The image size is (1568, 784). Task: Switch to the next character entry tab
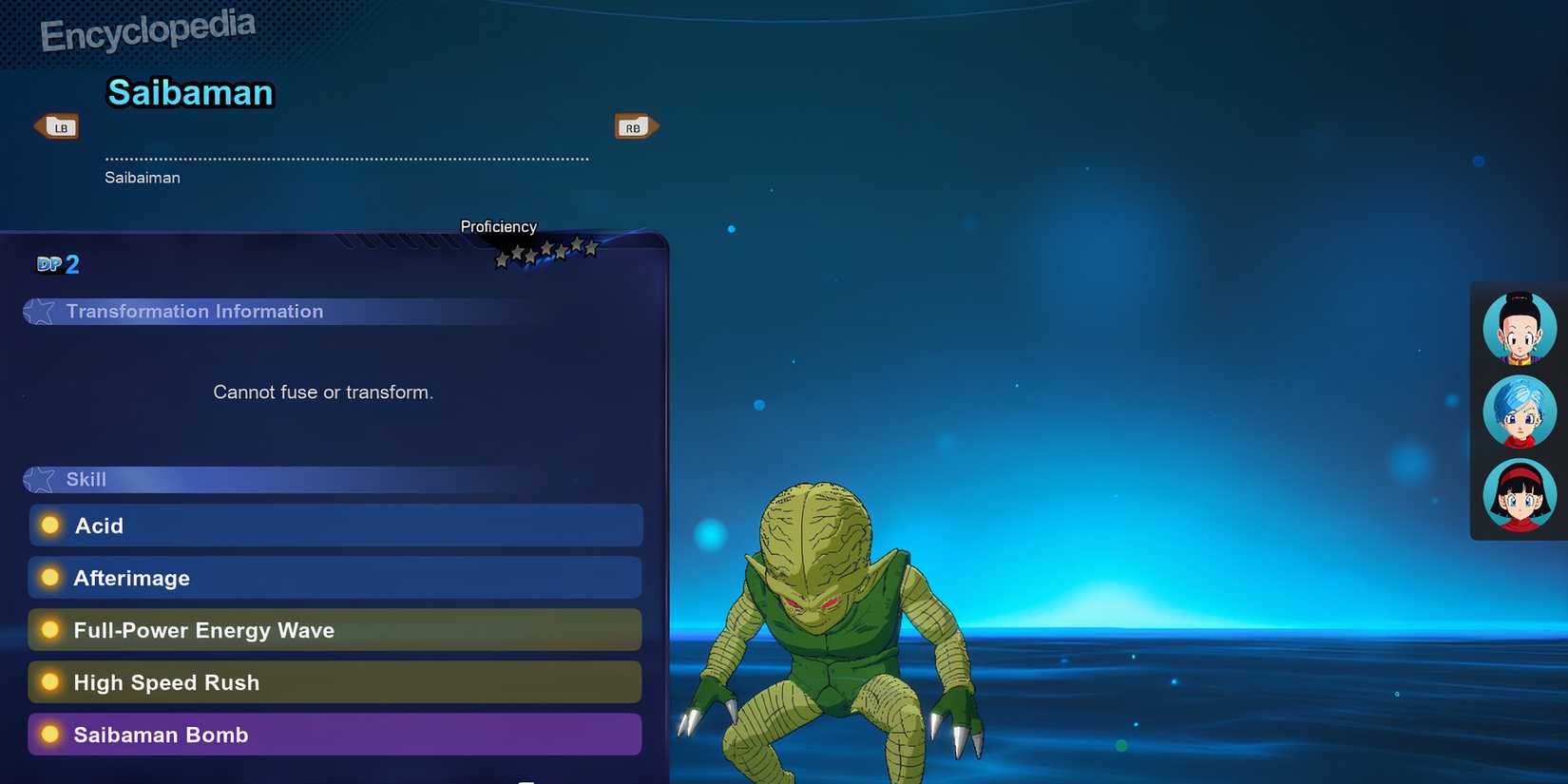634,125
